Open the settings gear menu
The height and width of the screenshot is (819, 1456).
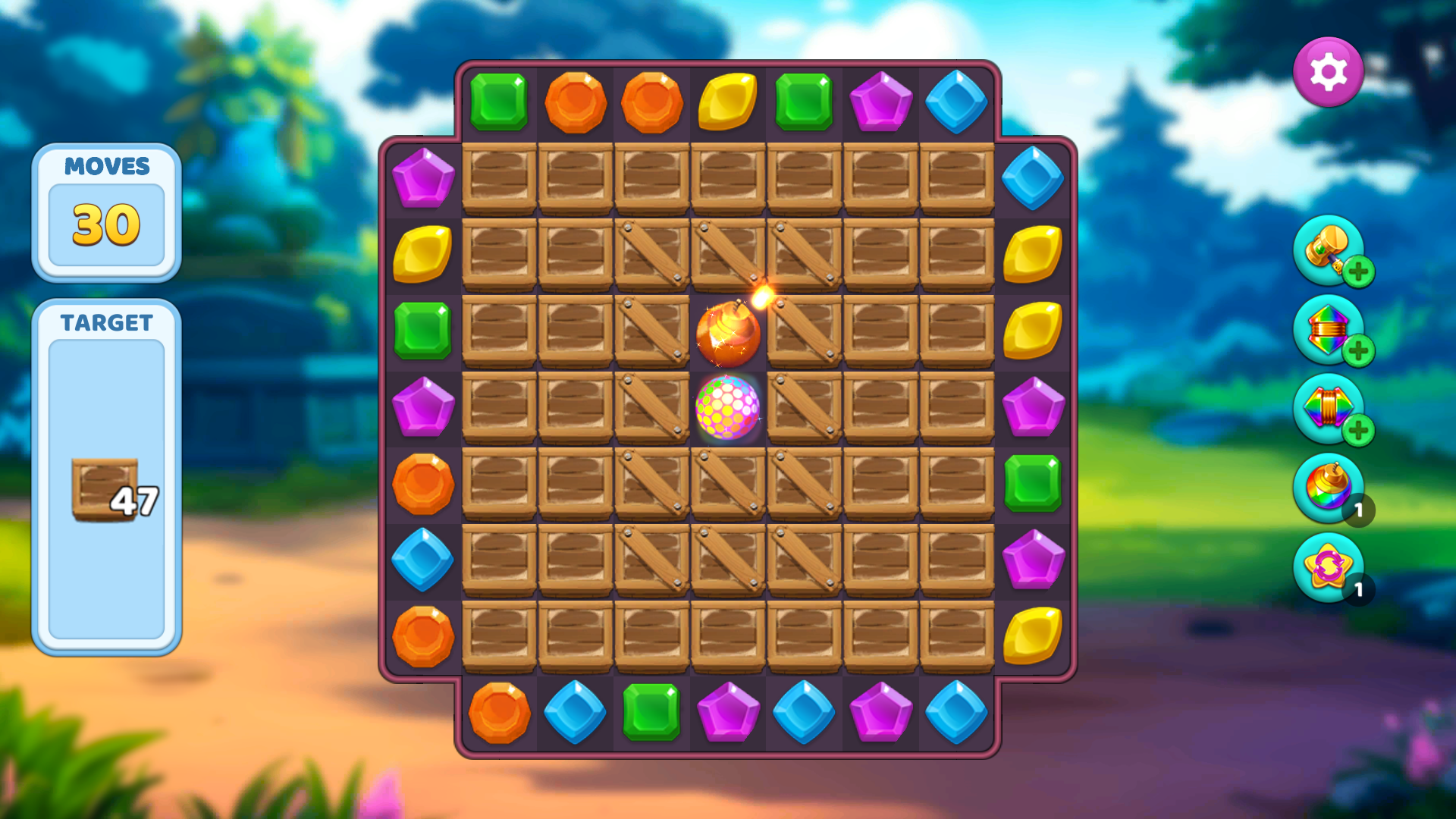click(1329, 71)
